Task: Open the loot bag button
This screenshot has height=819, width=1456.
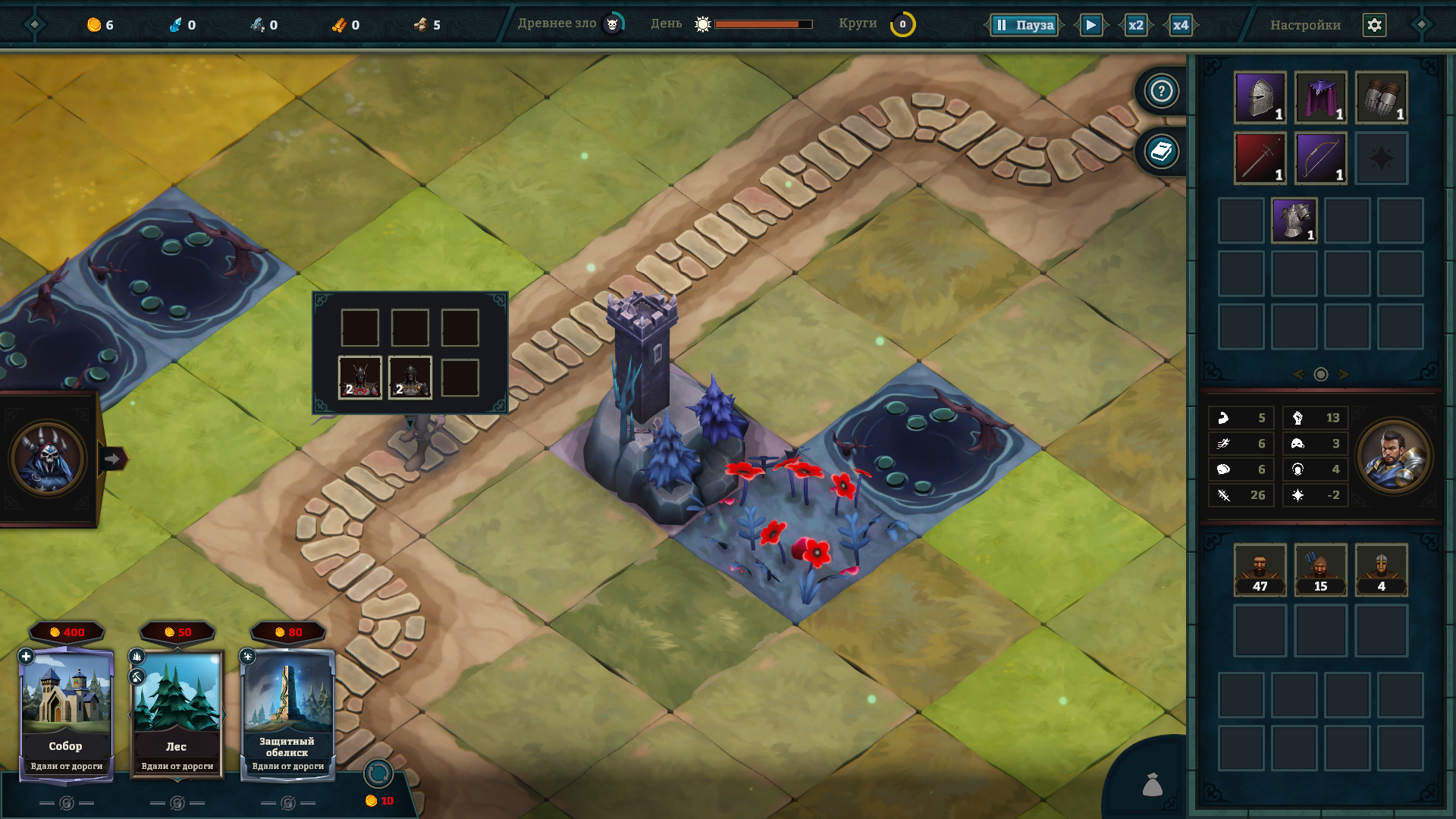Action: pos(1152,785)
